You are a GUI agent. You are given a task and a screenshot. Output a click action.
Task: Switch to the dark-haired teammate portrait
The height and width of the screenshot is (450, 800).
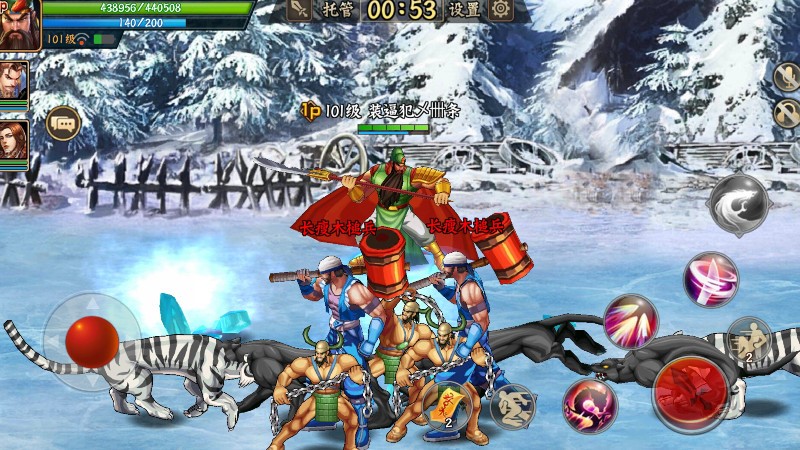tap(13, 79)
